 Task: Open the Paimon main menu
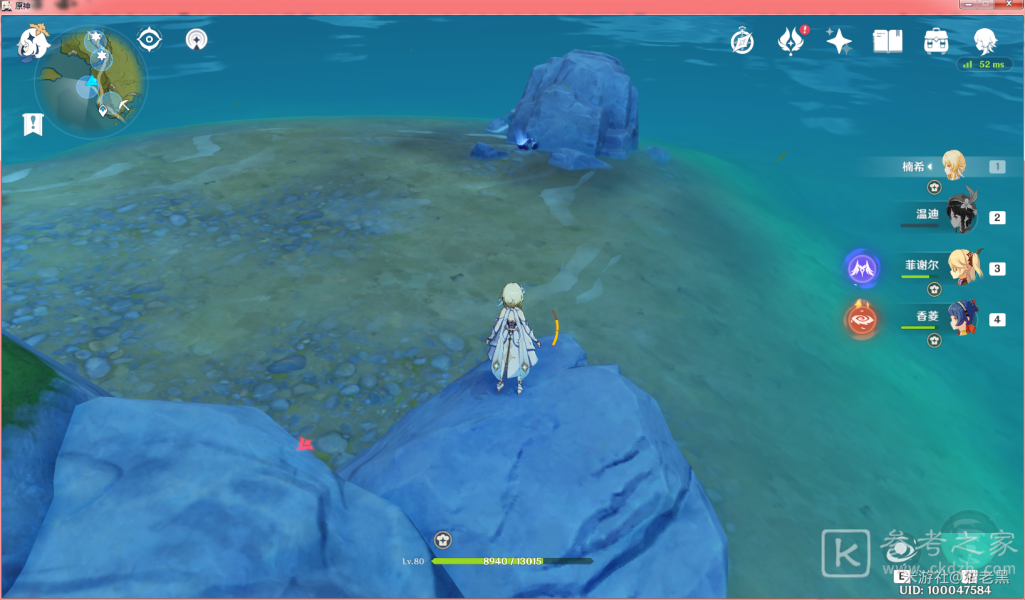point(34,42)
